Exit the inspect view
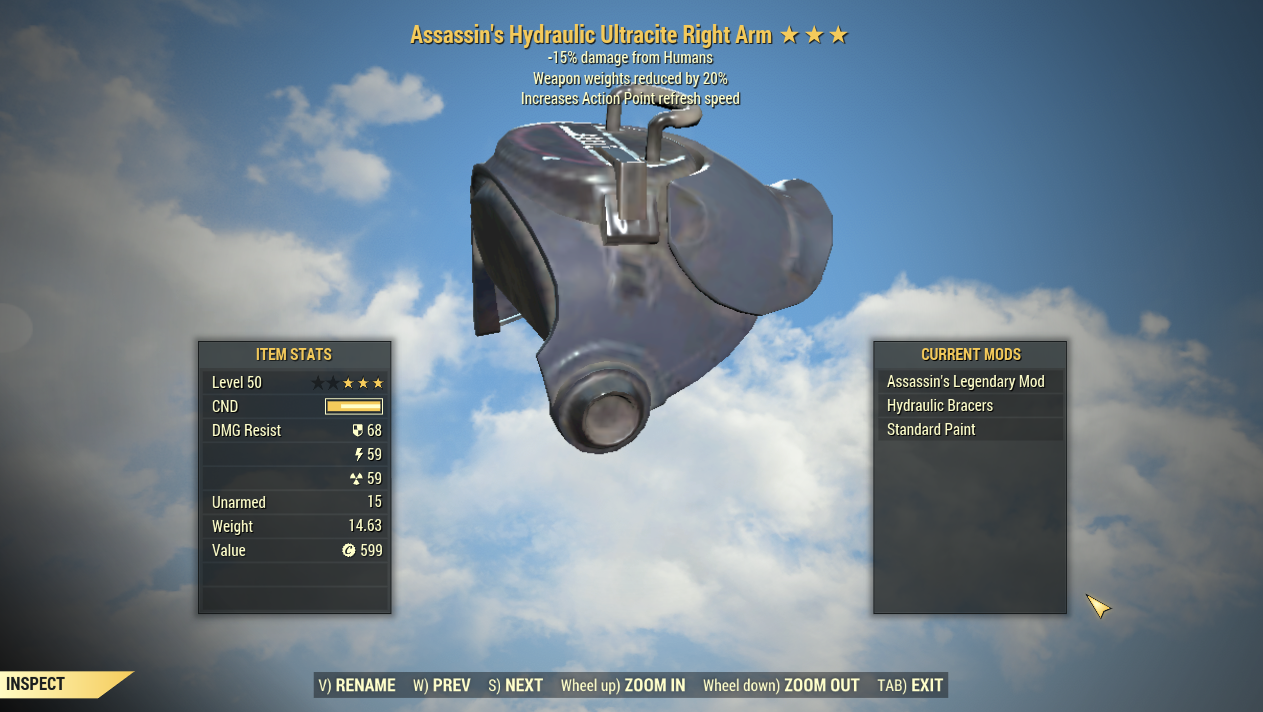The height and width of the screenshot is (712, 1263). tap(911, 685)
